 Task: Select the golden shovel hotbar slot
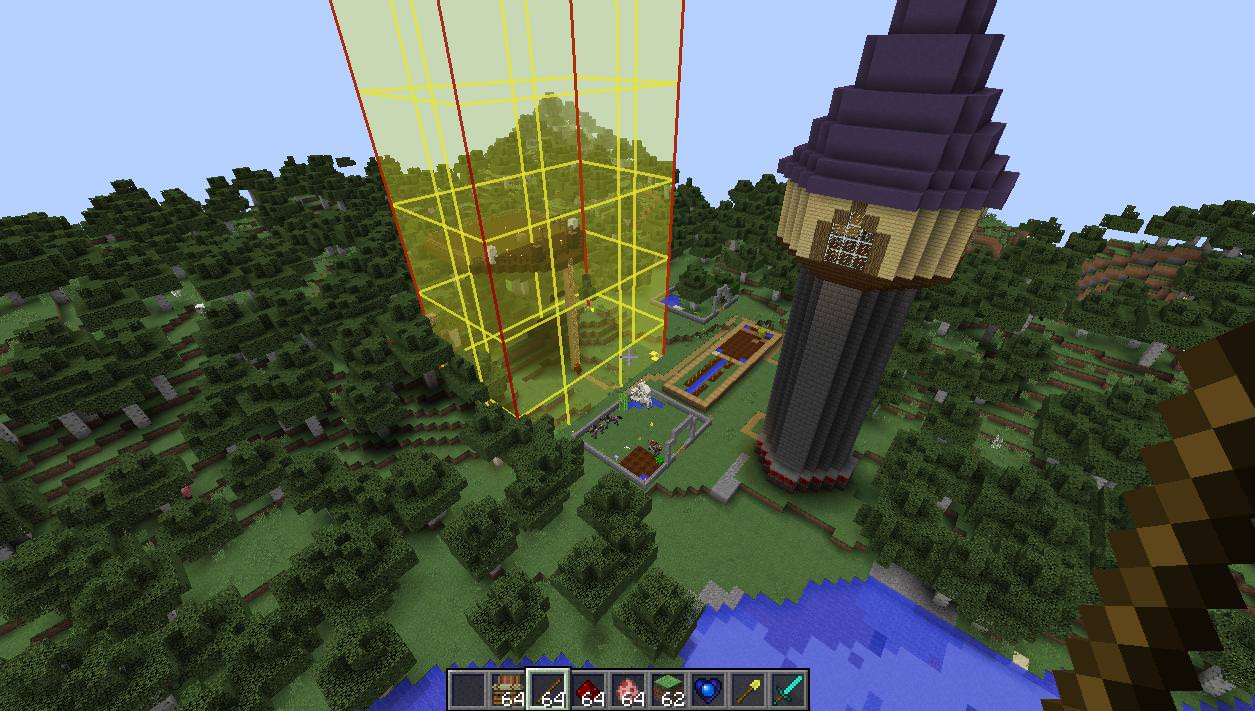pyautogui.click(x=748, y=690)
